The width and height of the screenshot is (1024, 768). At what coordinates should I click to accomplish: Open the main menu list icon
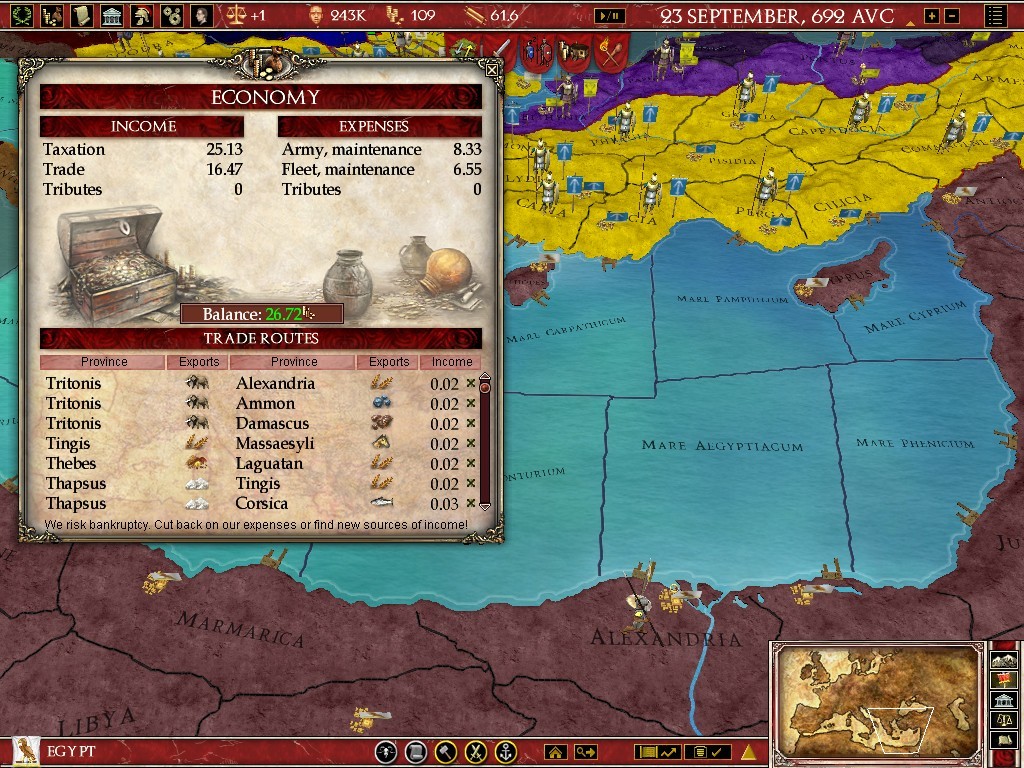(995, 16)
